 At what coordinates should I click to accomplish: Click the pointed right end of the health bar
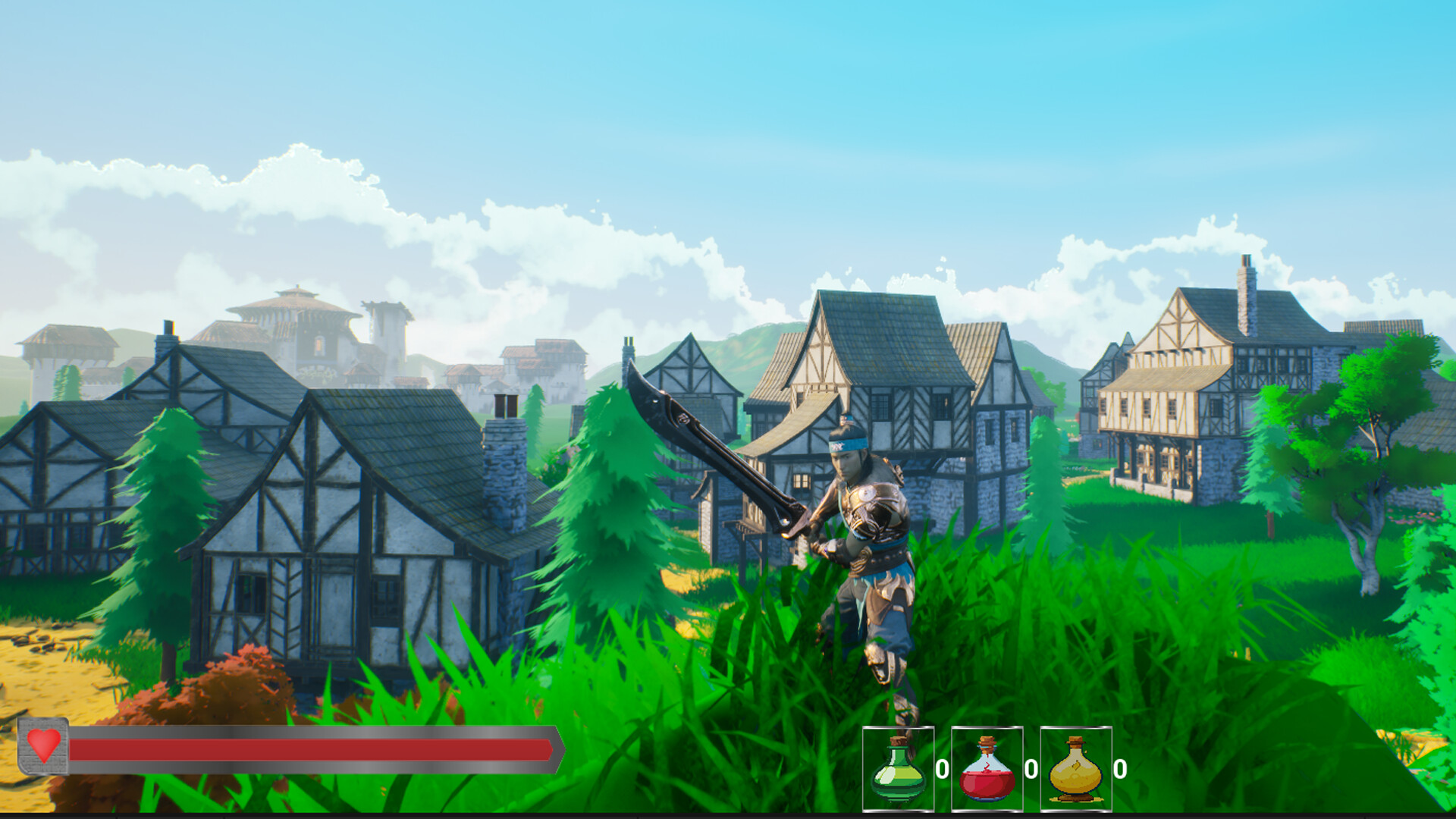point(561,748)
